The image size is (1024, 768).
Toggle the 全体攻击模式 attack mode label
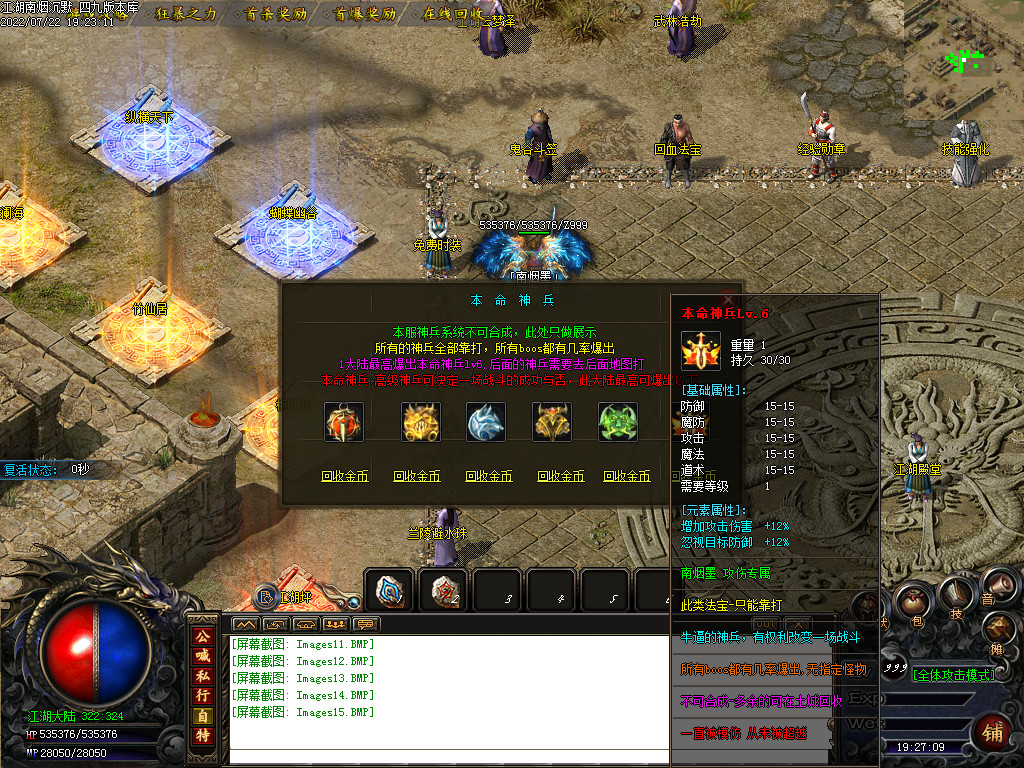pos(953,675)
